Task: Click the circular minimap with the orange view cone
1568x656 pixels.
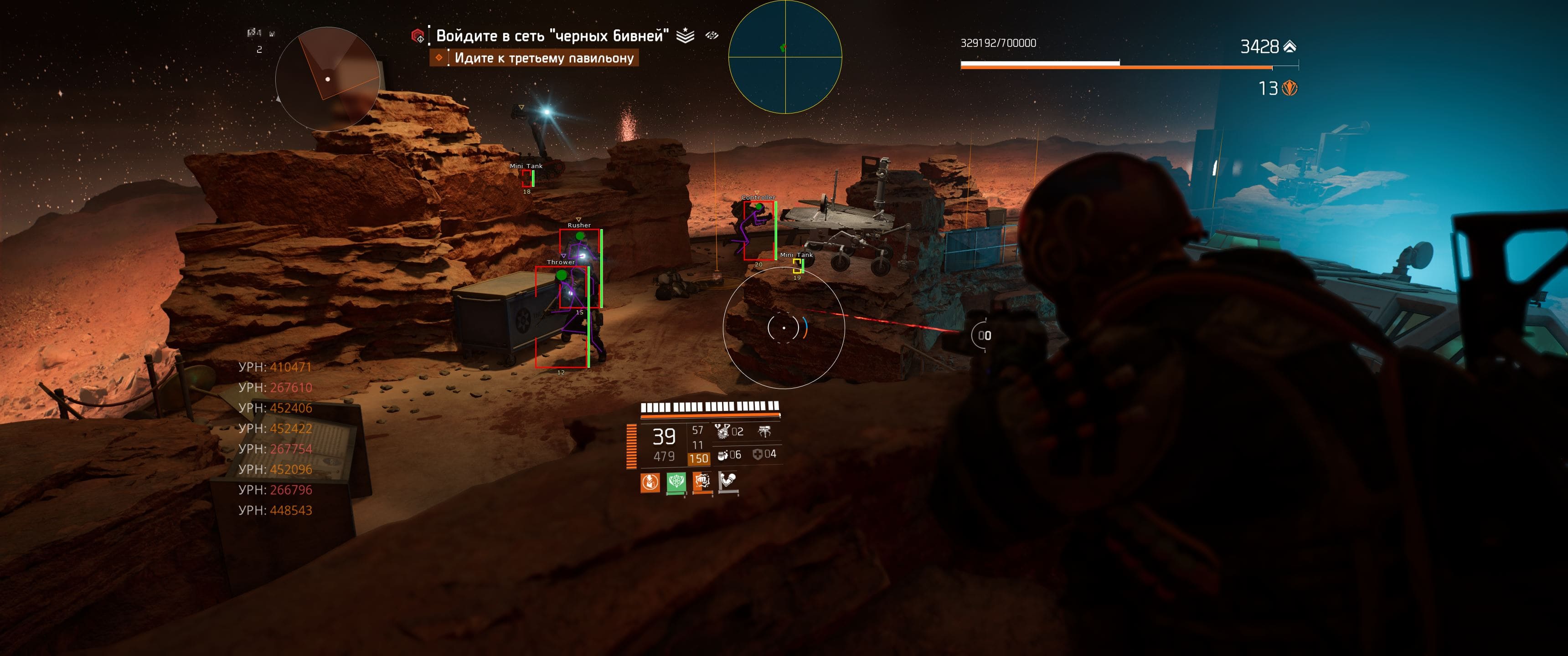Action: point(327,79)
